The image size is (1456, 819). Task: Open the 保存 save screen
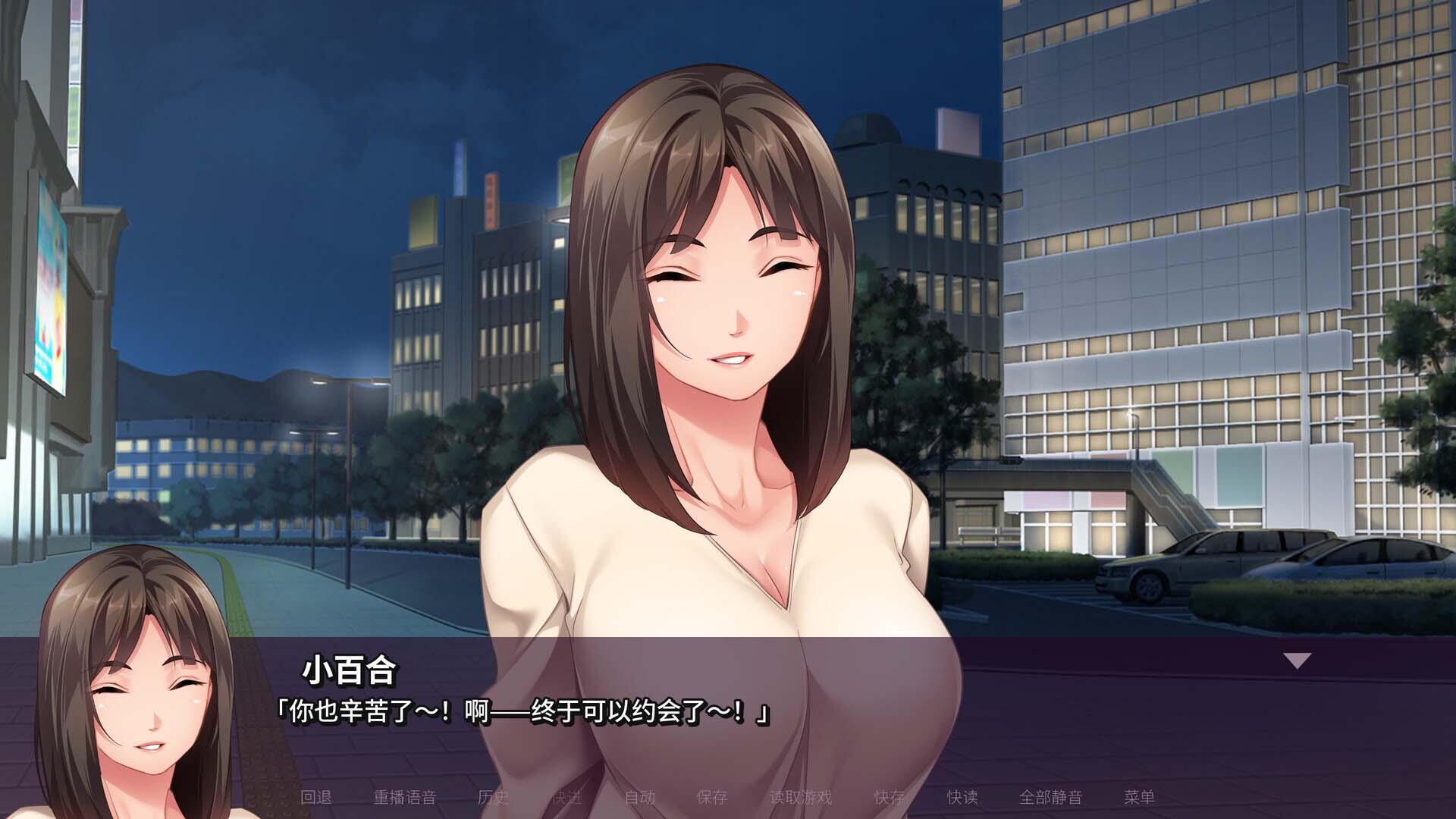713,798
